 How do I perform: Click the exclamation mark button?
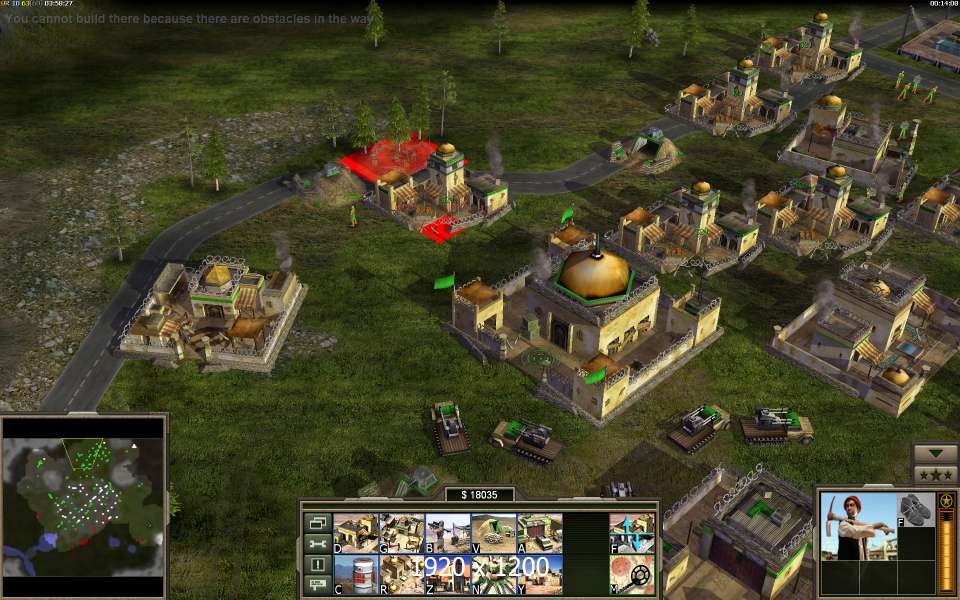[x=317, y=564]
